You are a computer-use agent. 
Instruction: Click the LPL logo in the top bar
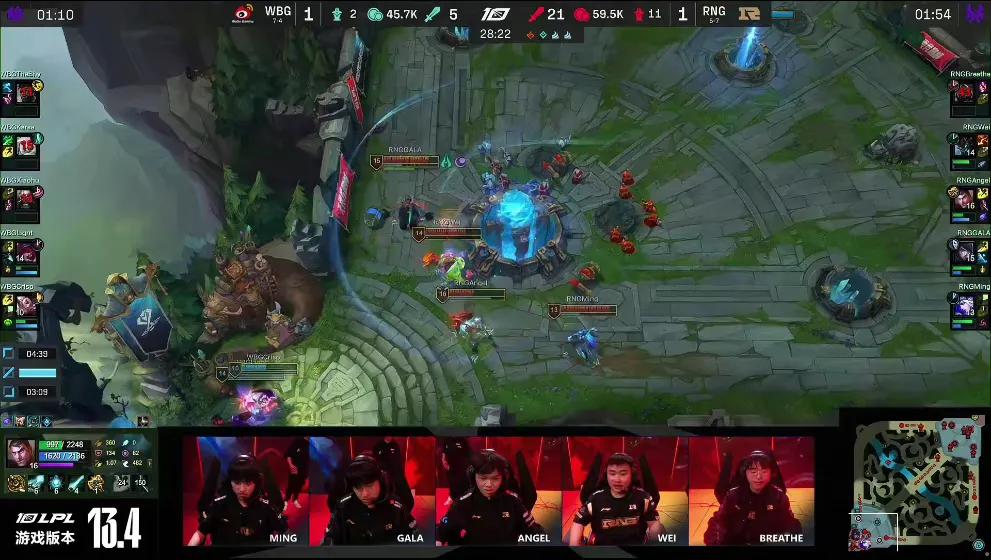tap(495, 14)
